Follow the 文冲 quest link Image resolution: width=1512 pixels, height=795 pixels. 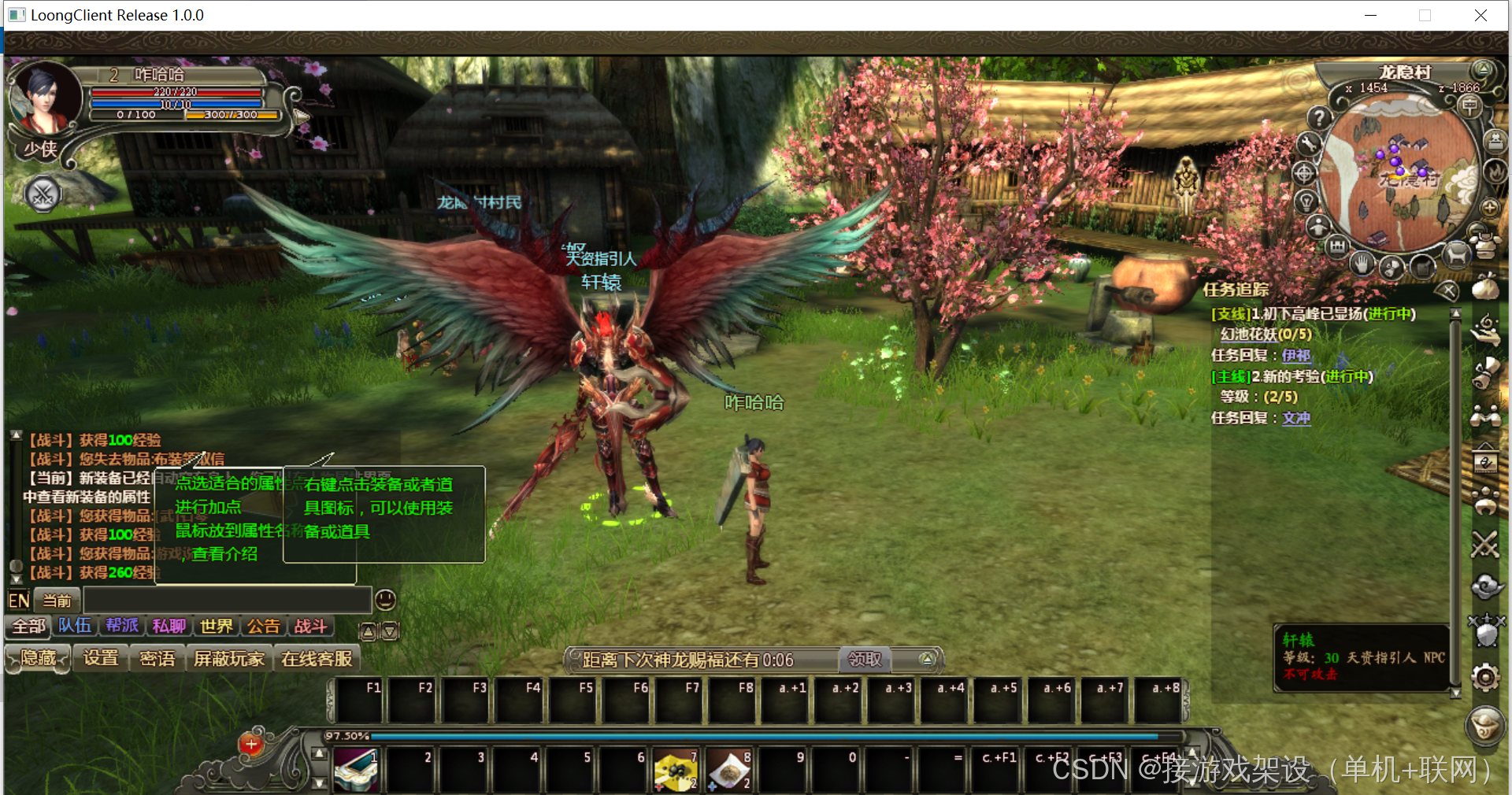(x=1295, y=418)
